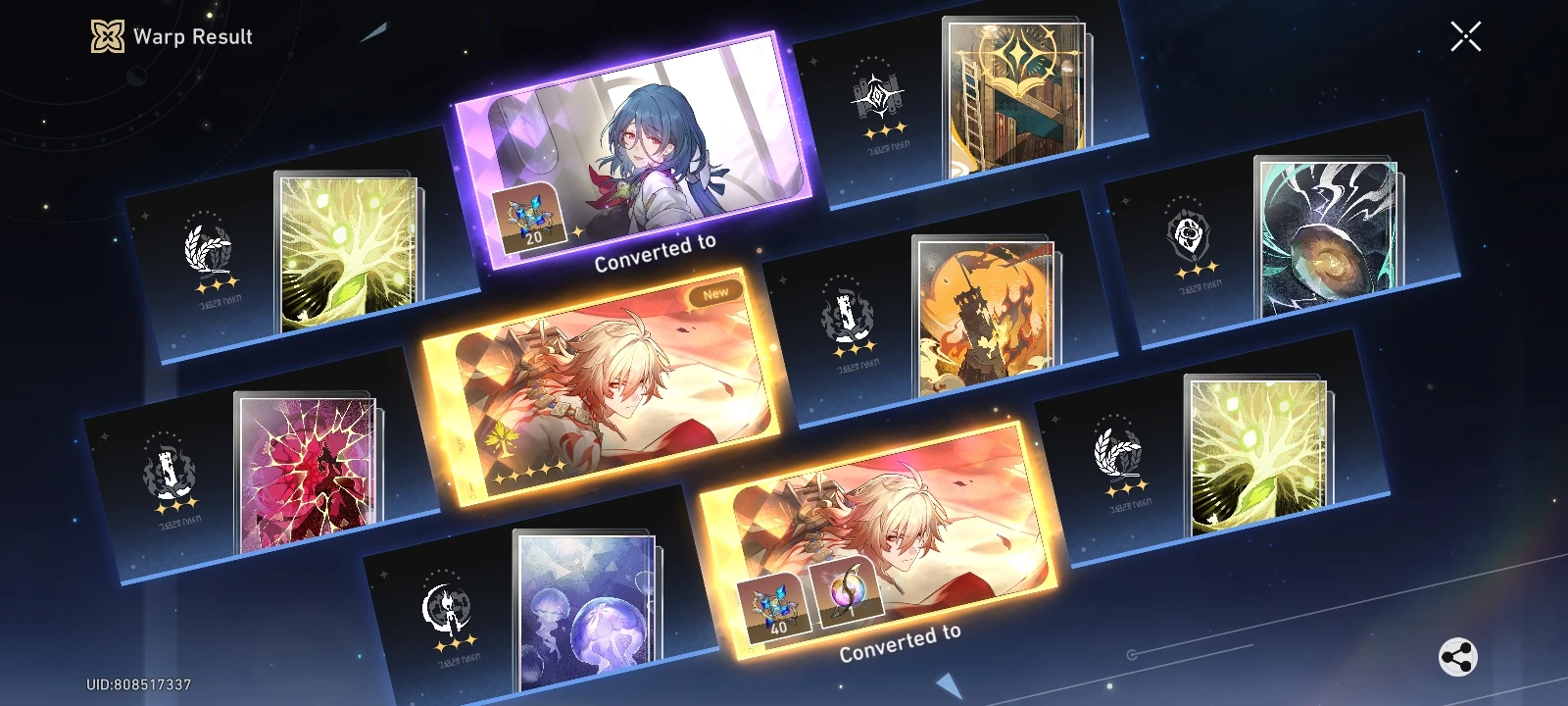
Task: Click the Star Rail Pass icon showing 40
Action: [773, 607]
